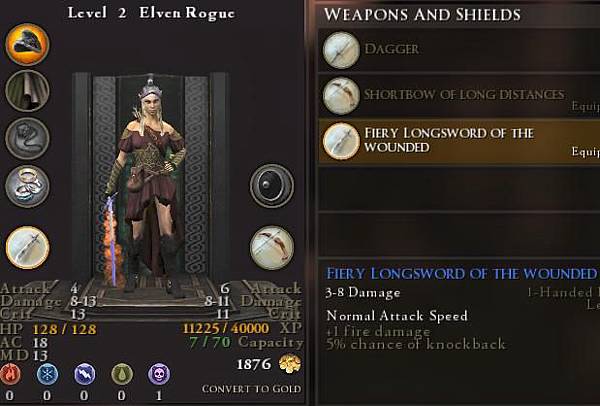Choose the Shortbow of Long Distances row

tap(452, 95)
